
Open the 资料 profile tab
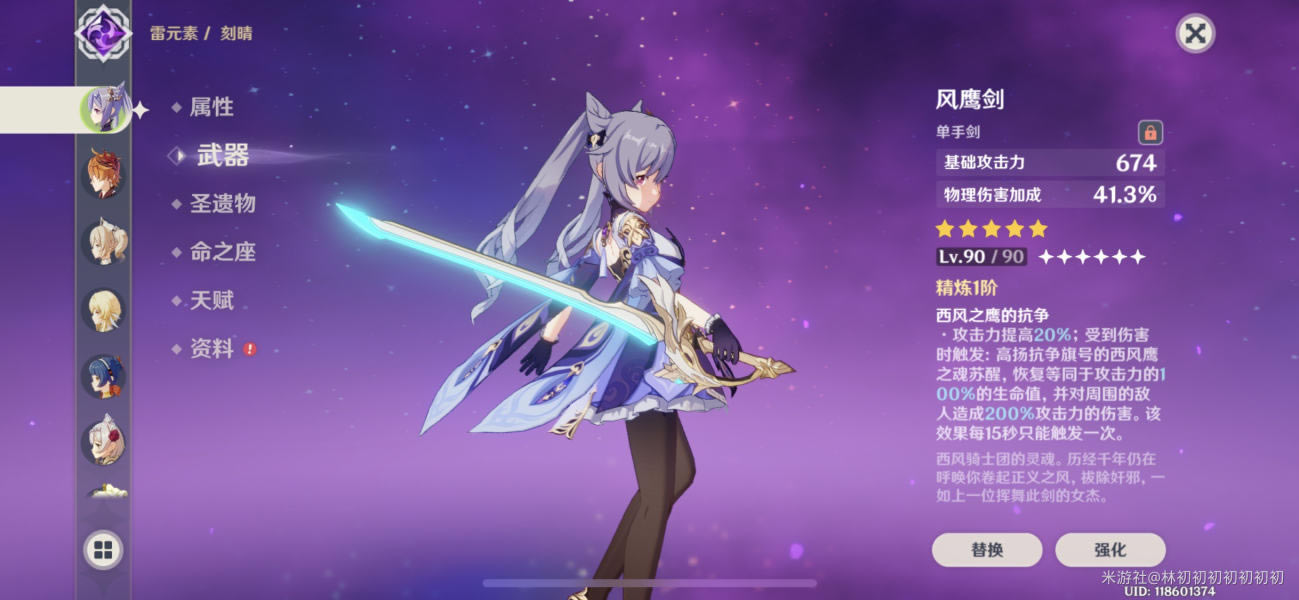[211, 349]
